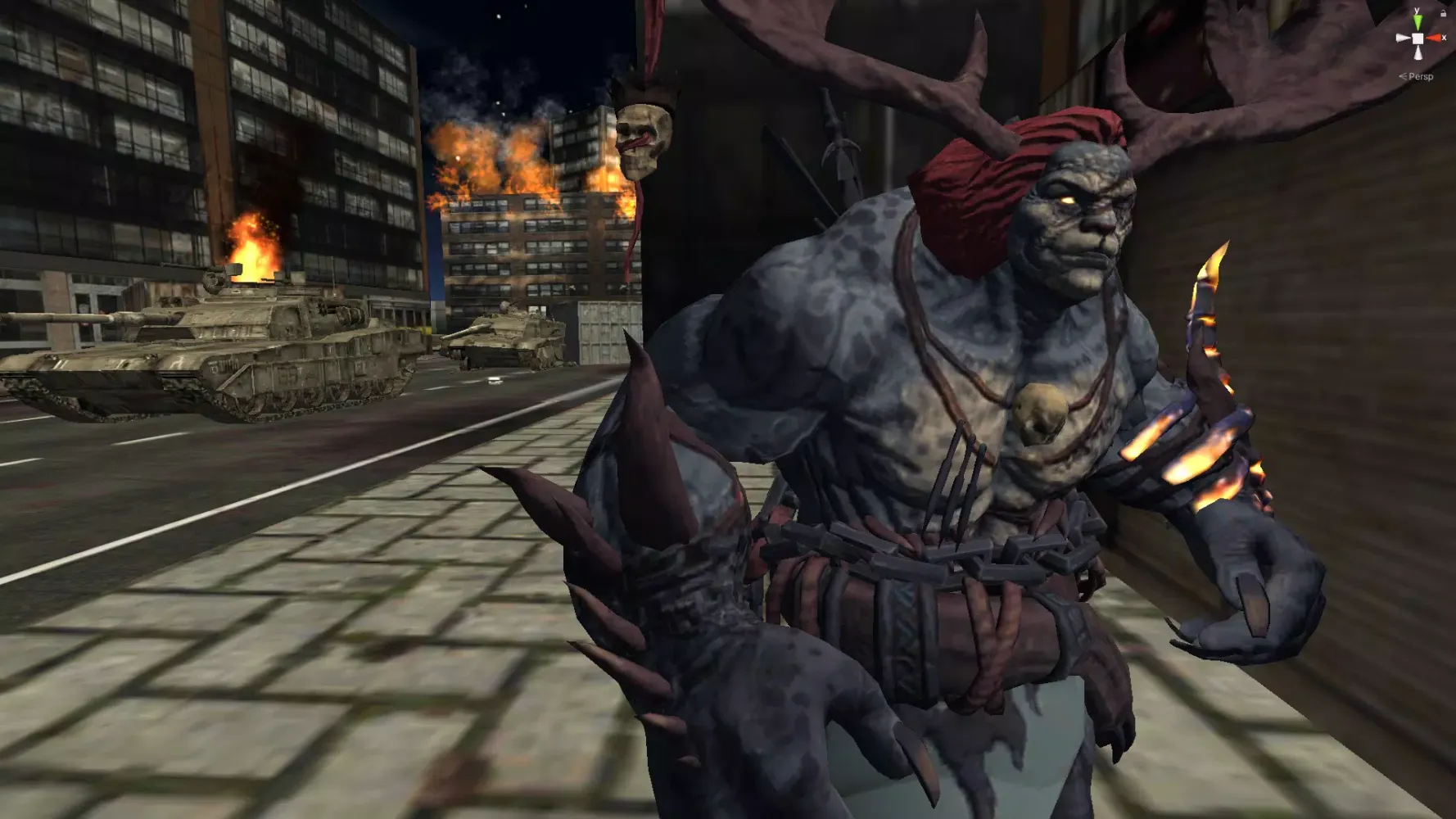Click the green Y axis cone on the scene gizmo
Viewport: 1456px width, 819px height.
coord(1418,22)
